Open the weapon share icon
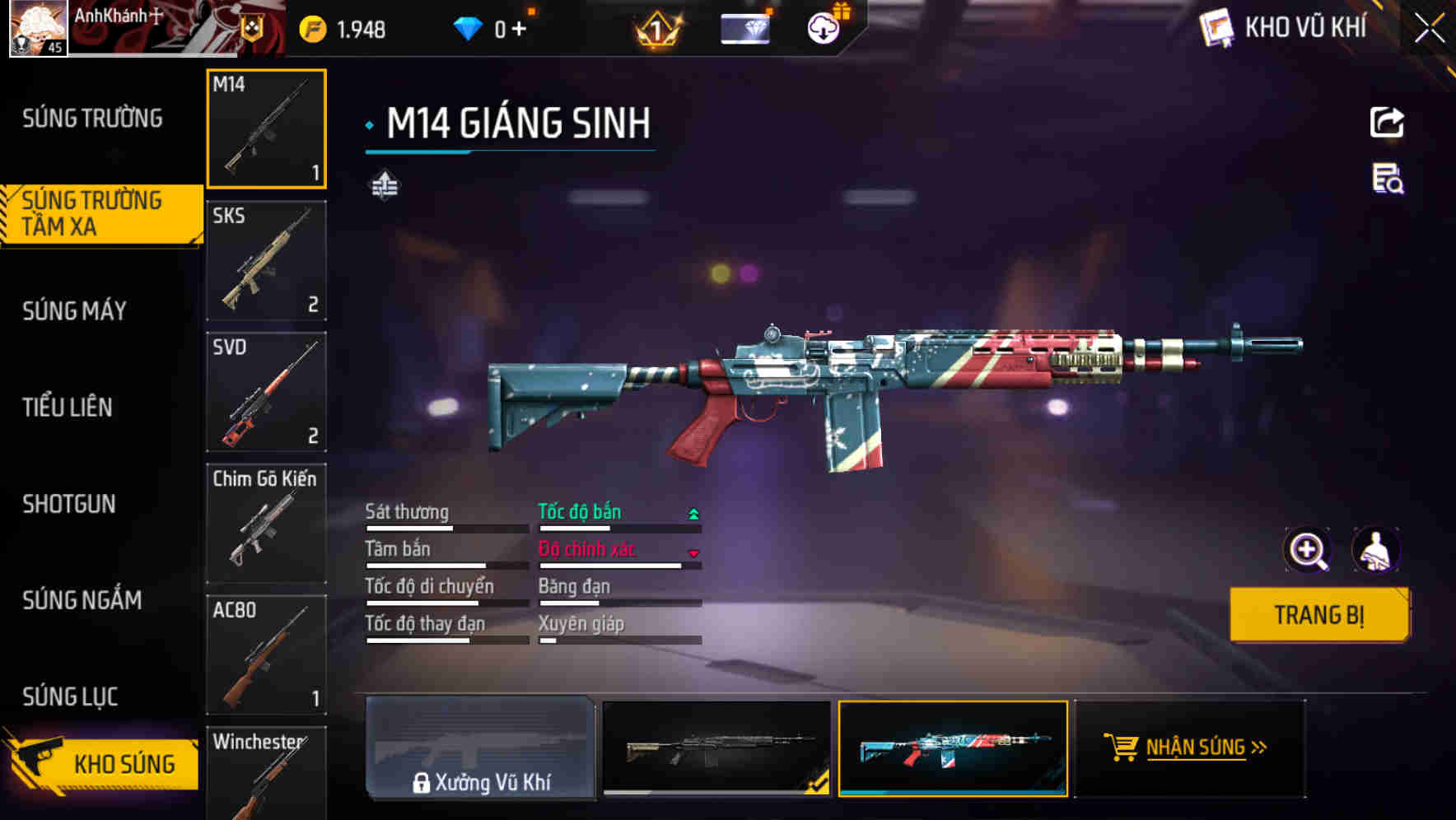 (1386, 122)
